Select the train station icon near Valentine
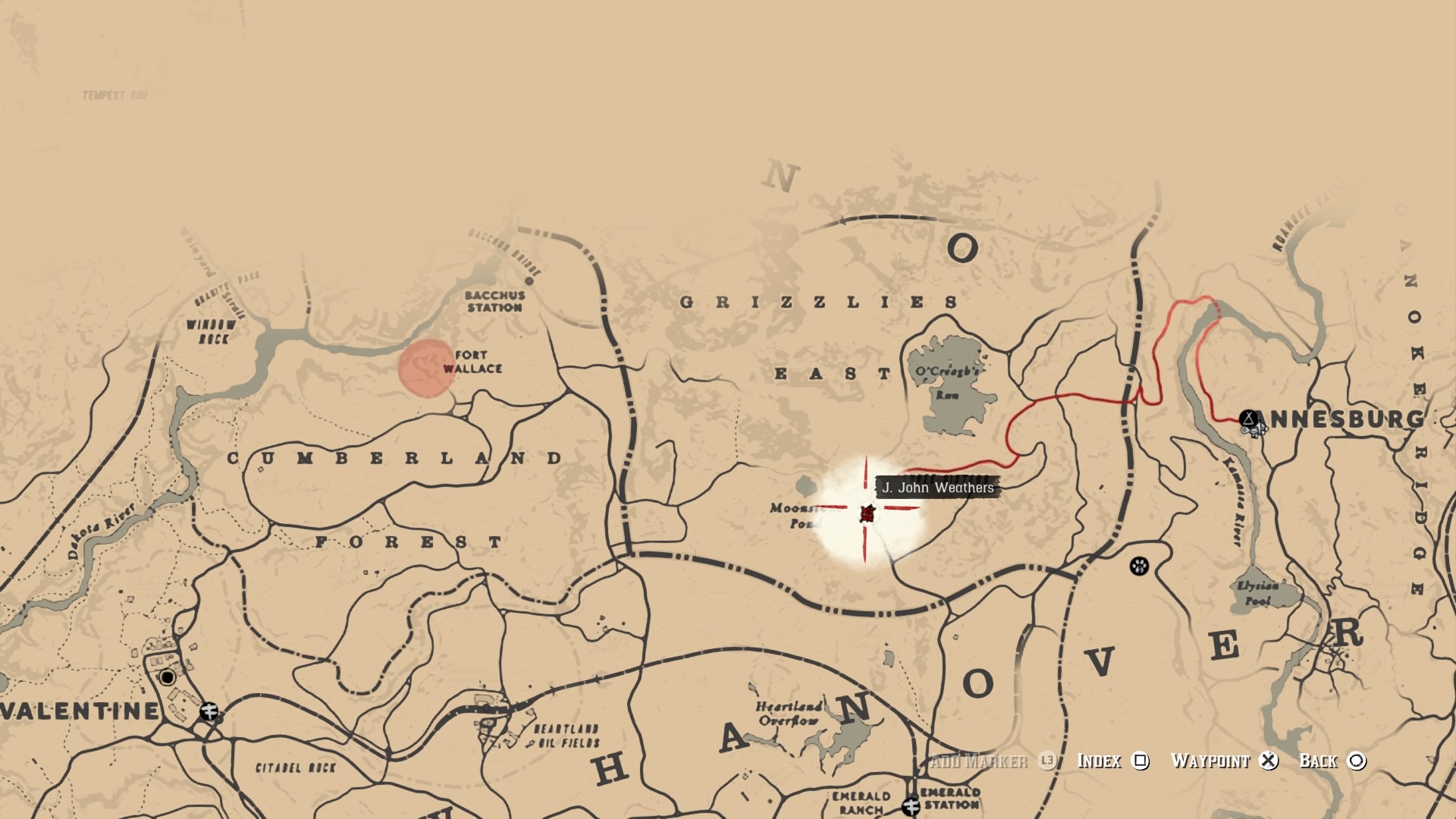 pyautogui.click(x=209, y=711)
